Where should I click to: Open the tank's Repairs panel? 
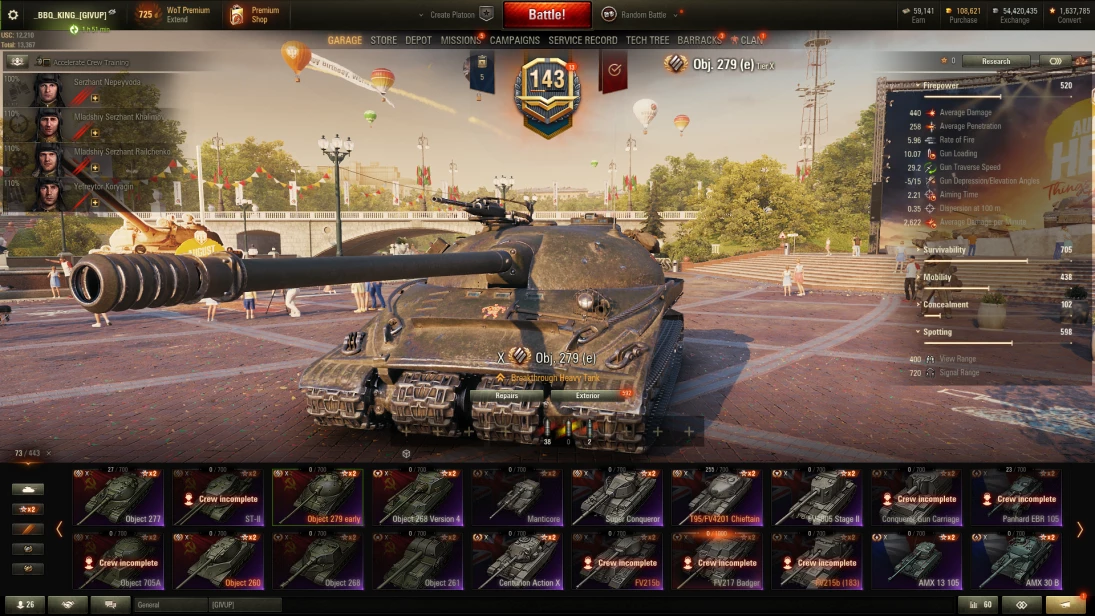pos(507,396)
